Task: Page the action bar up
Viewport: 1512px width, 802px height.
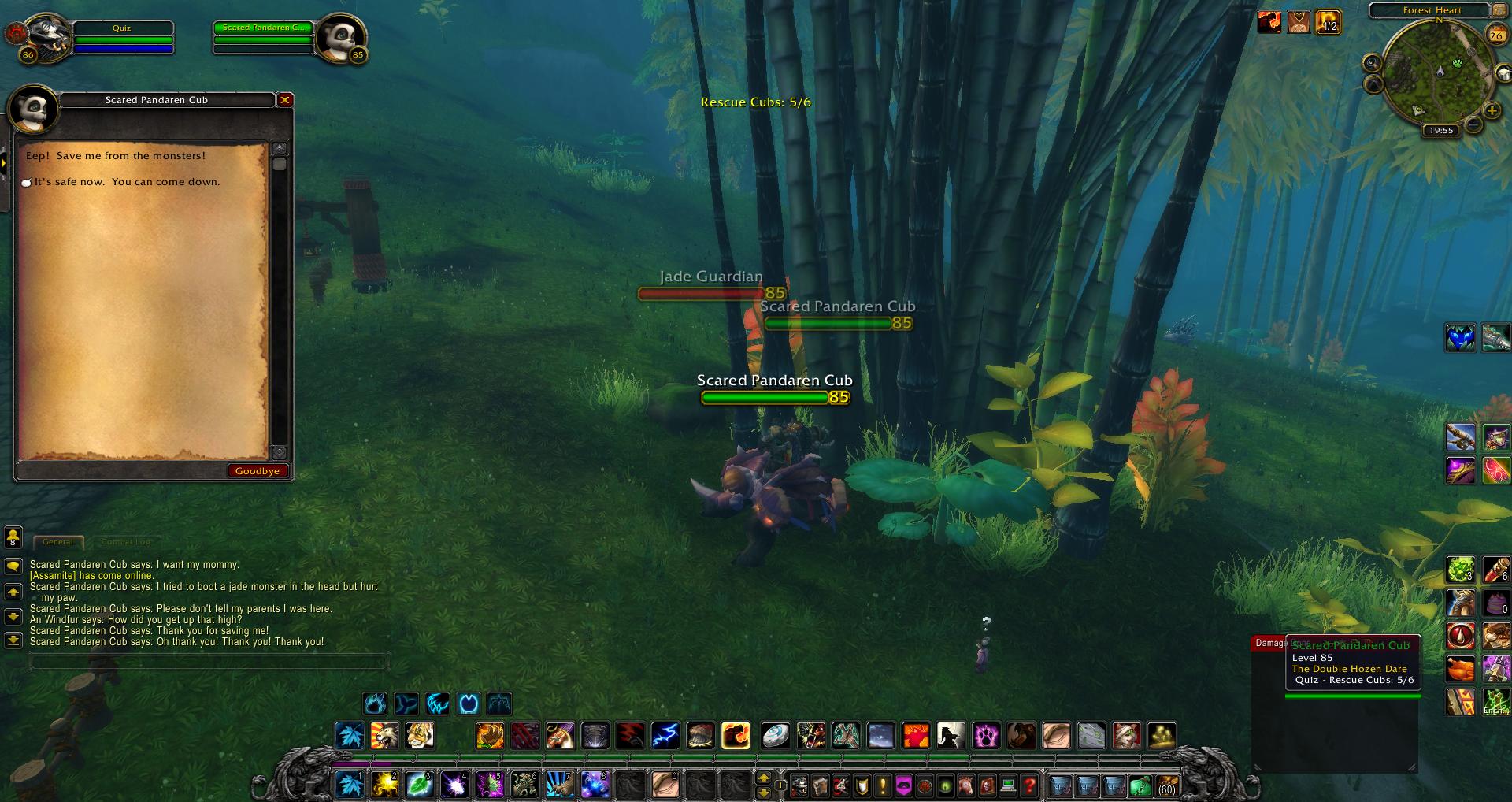Action: coord(763,778)
